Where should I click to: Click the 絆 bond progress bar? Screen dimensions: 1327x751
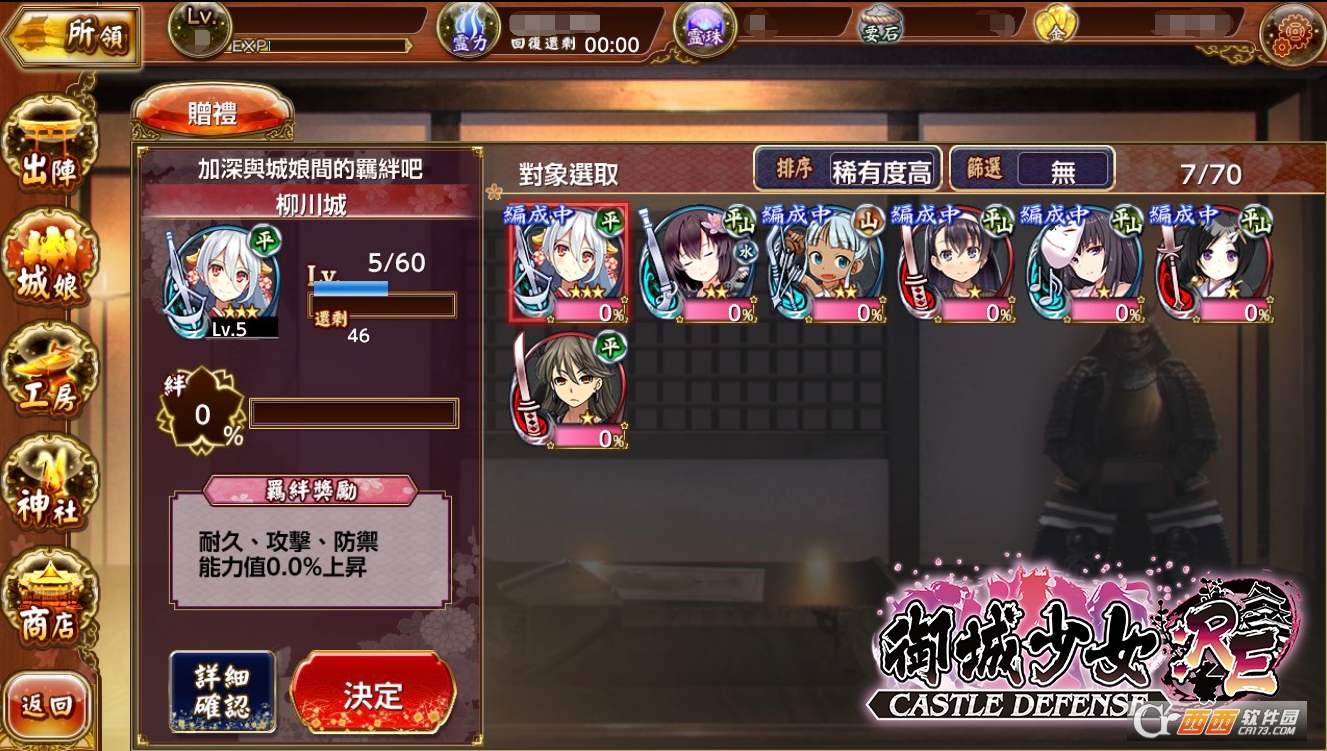point(355,413)
